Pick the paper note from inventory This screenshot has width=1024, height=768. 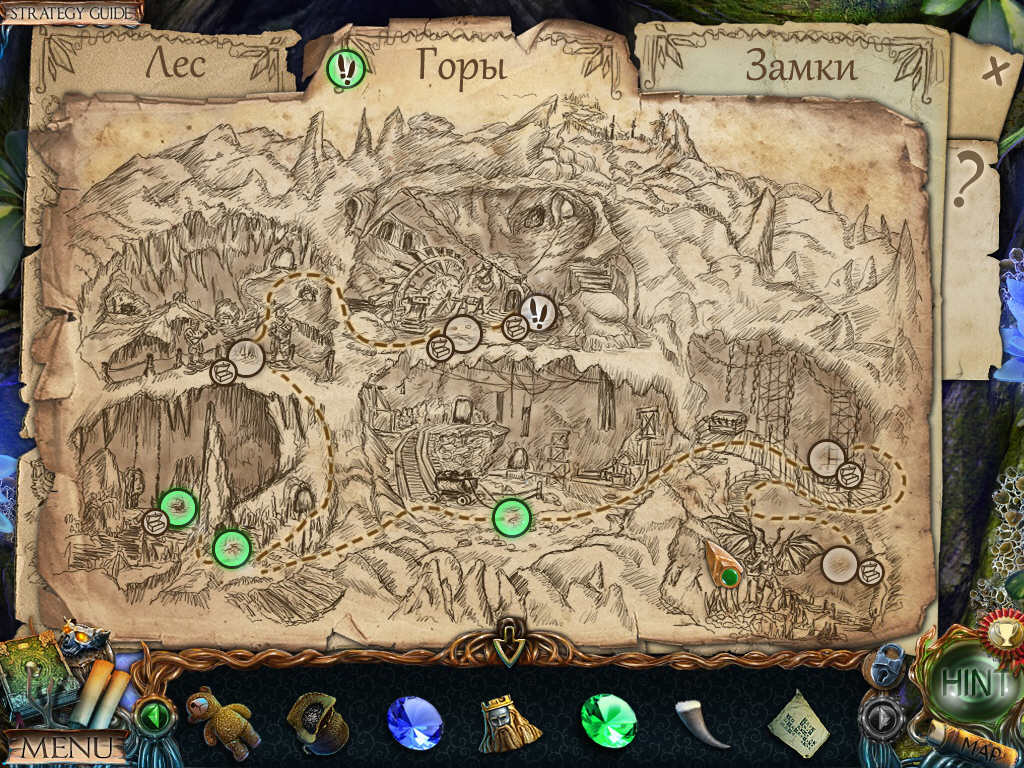coord(797,722)
